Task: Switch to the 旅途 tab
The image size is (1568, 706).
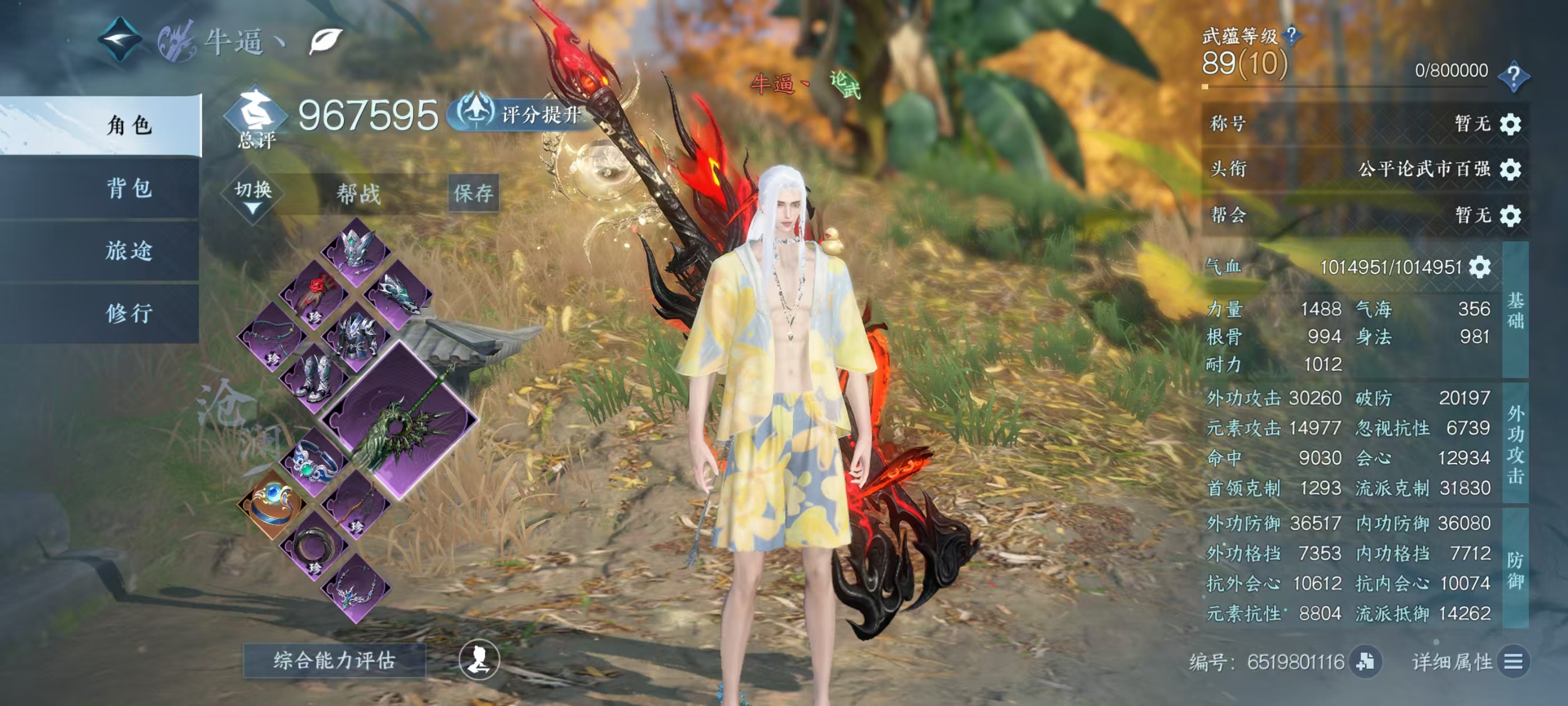Action: click(x=129, y=251)
